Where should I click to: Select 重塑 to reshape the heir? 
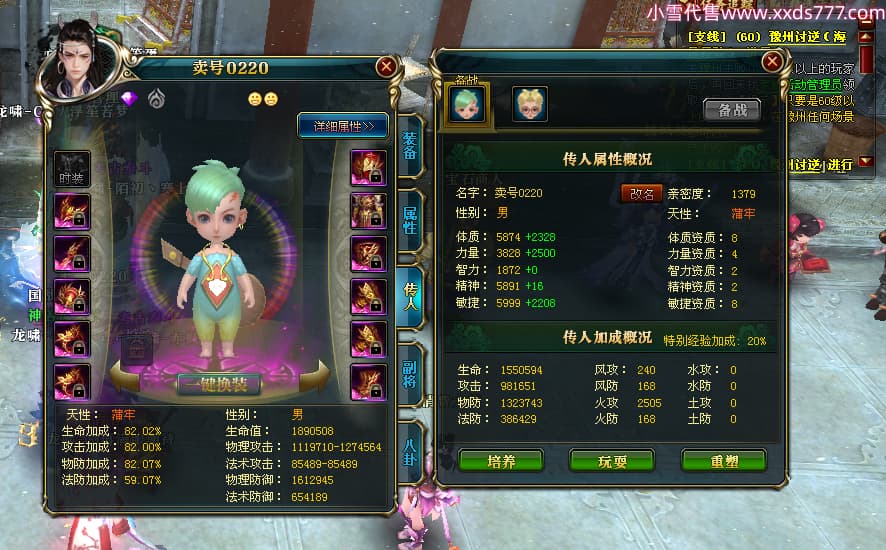723,460
